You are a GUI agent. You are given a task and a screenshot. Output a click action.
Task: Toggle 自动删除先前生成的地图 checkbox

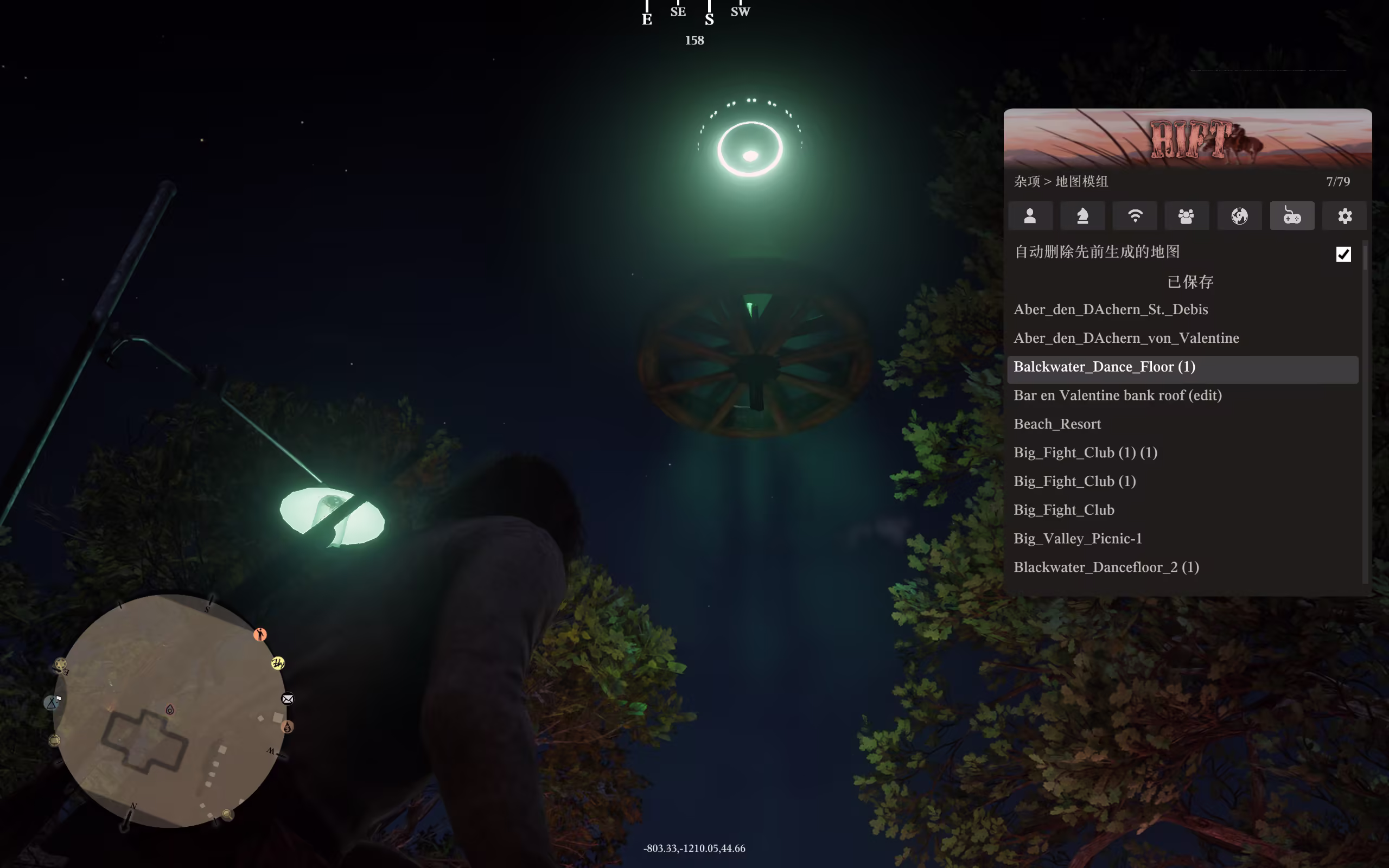tap(1343, 254)
